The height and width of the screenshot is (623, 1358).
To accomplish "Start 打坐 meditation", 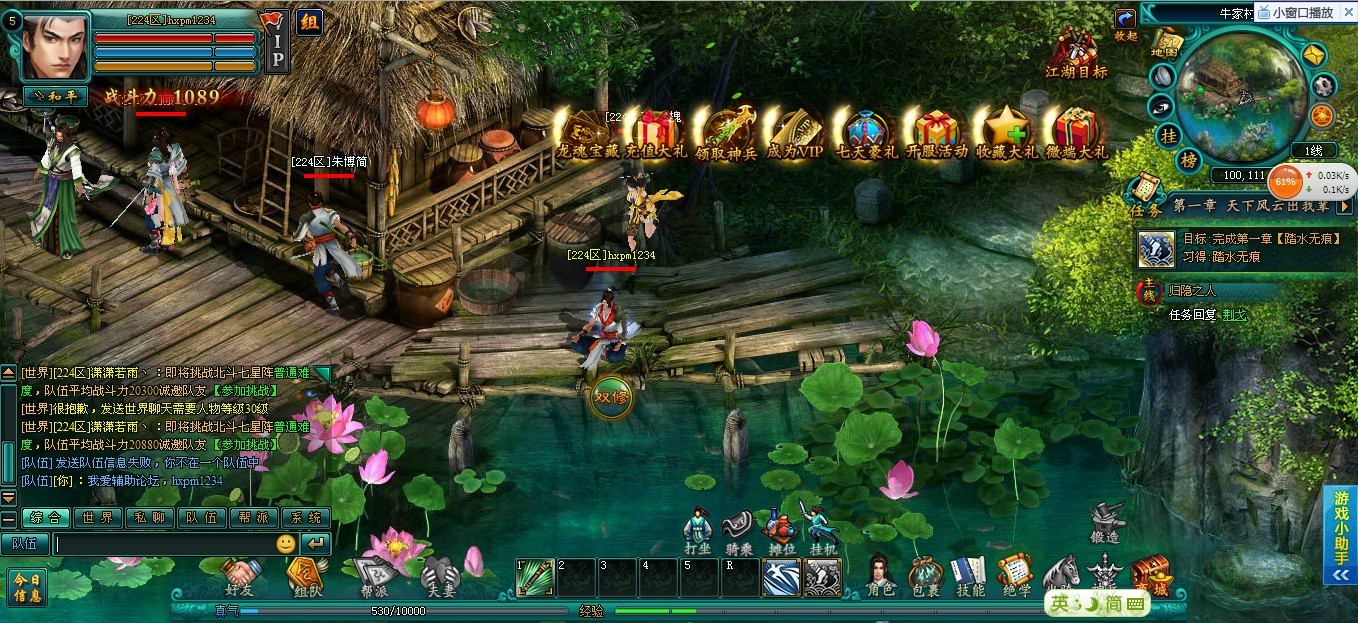I will [x=697, y=531].
